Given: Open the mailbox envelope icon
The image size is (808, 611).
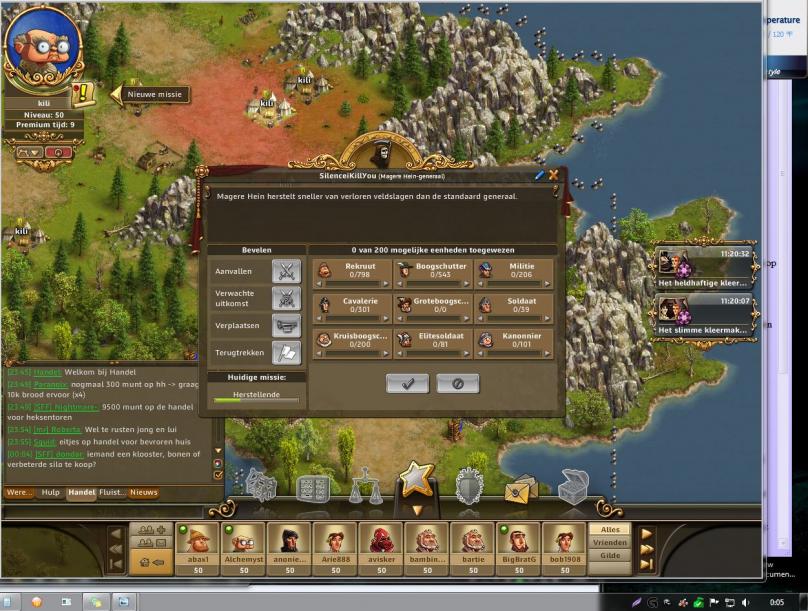Looking at the screenshot, I should pyautogui.click(x=521, y=488).
